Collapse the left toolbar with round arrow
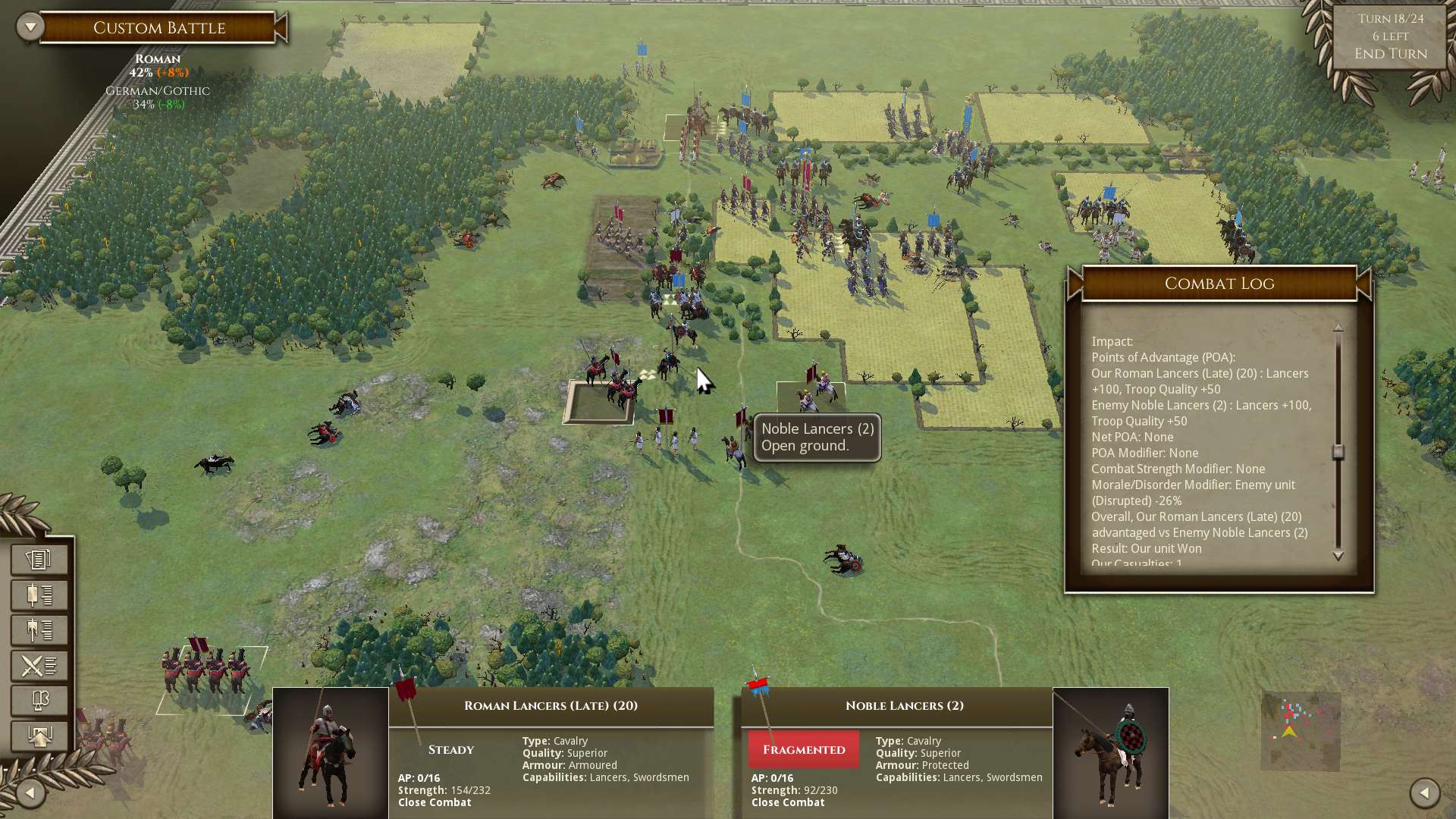Image resolution: width=1456 pixels, height=819 pixels. coord(30,793)
